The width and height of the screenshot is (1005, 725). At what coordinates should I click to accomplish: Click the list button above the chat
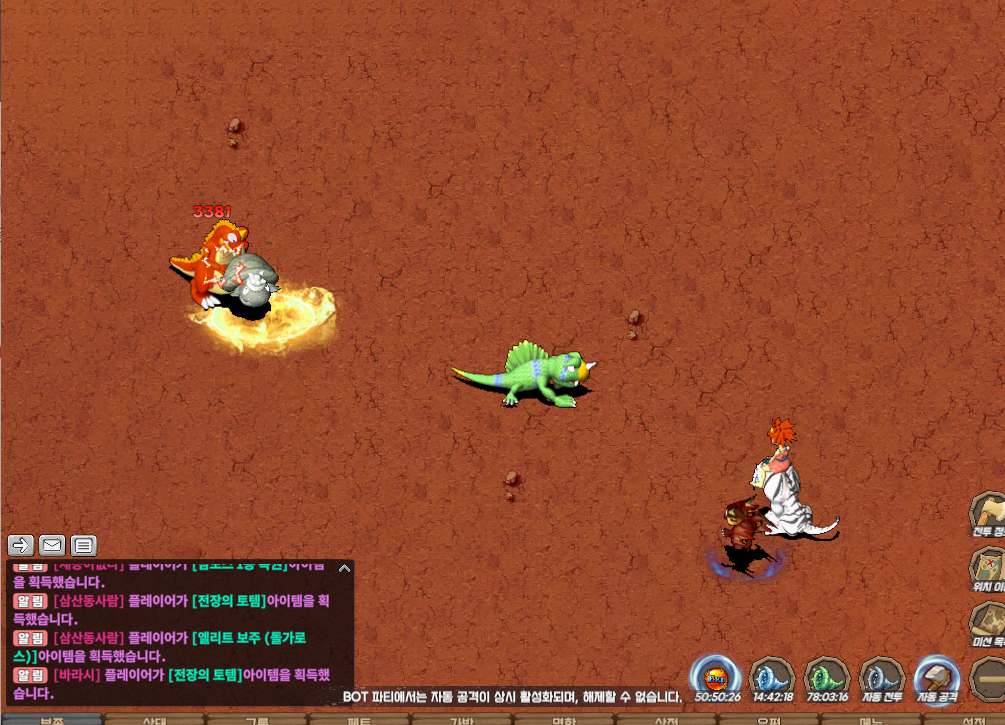click(x=84, y=545)
